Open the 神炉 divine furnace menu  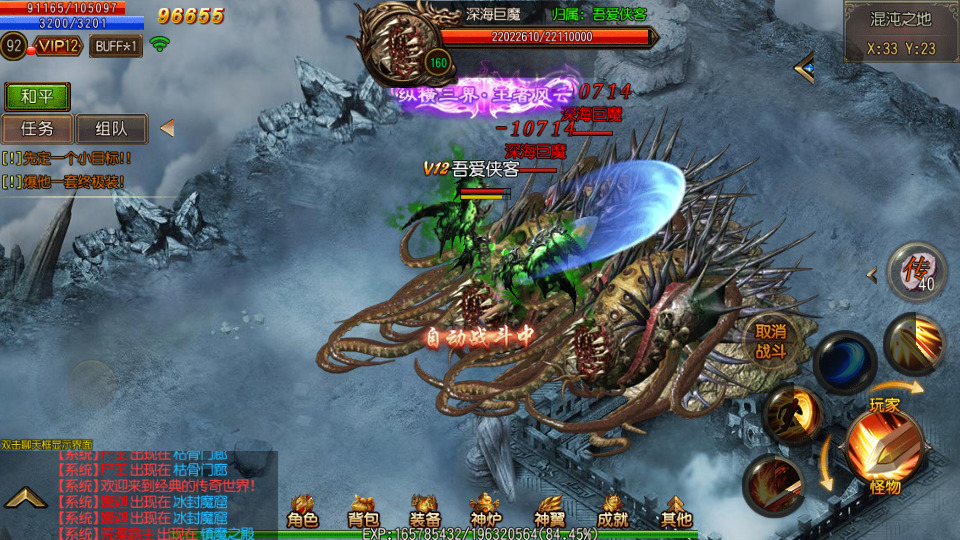click(x=486, y=510)
